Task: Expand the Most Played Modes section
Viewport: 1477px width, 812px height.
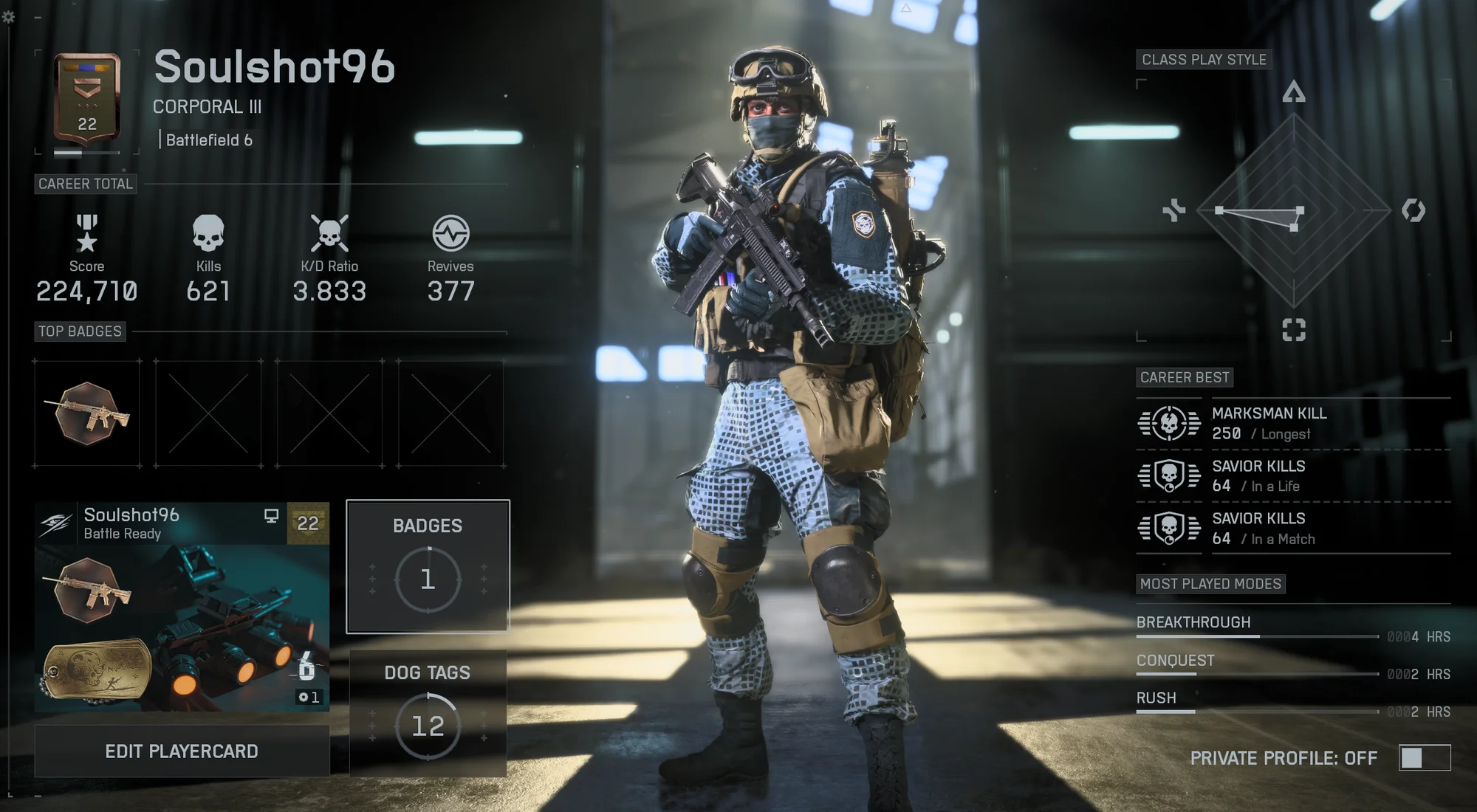Action: tap(1211, 584)
